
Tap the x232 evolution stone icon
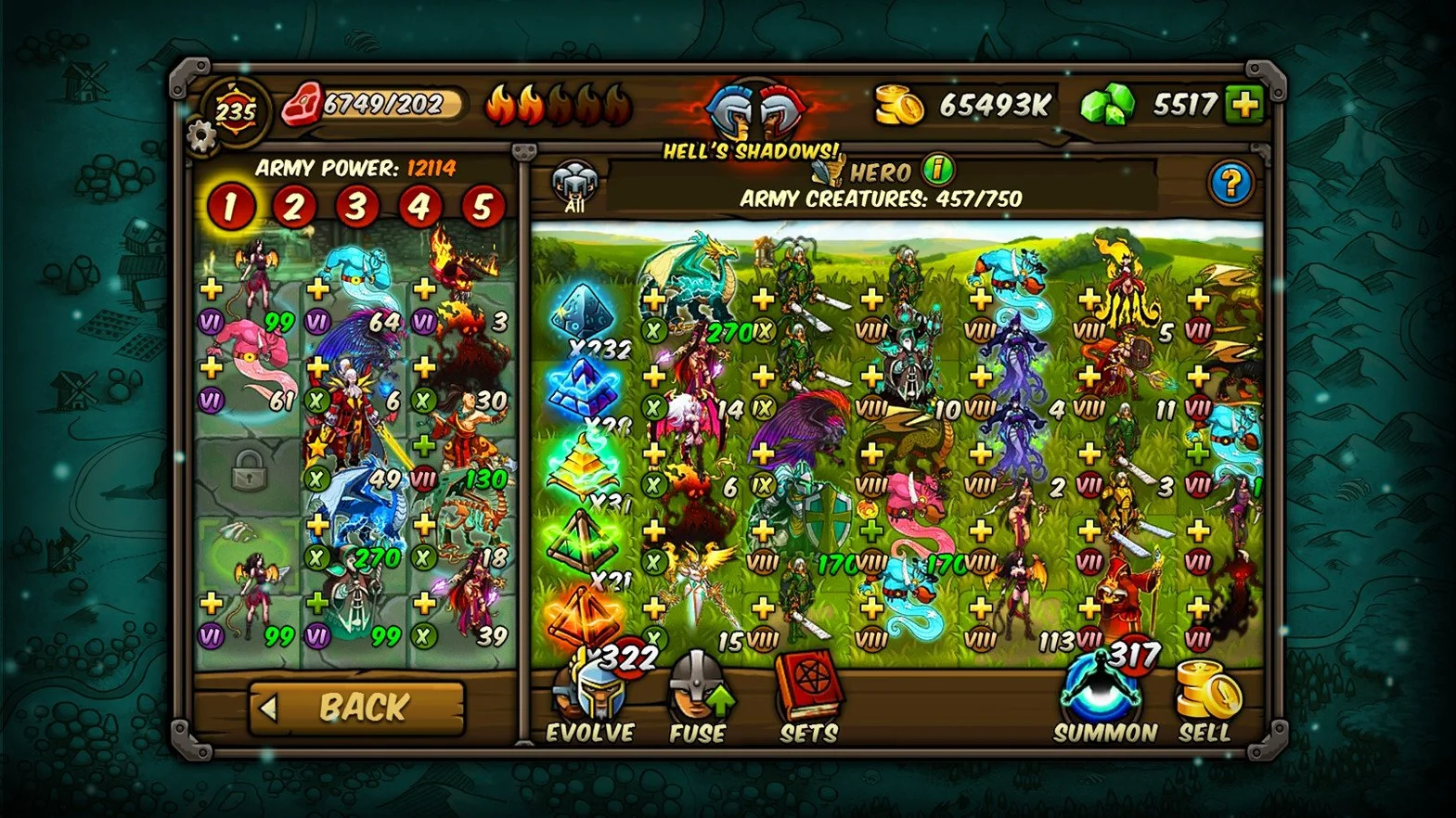[584, 313]
